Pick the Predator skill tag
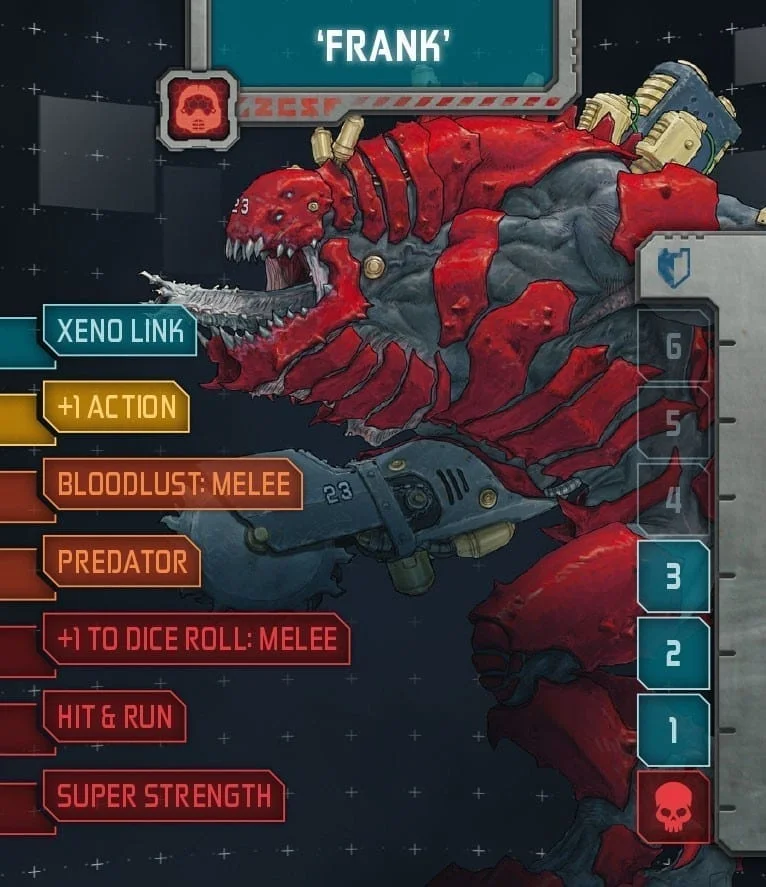This screenshot has width=766, height=887. pyautogui.click(x=121, y=562)
